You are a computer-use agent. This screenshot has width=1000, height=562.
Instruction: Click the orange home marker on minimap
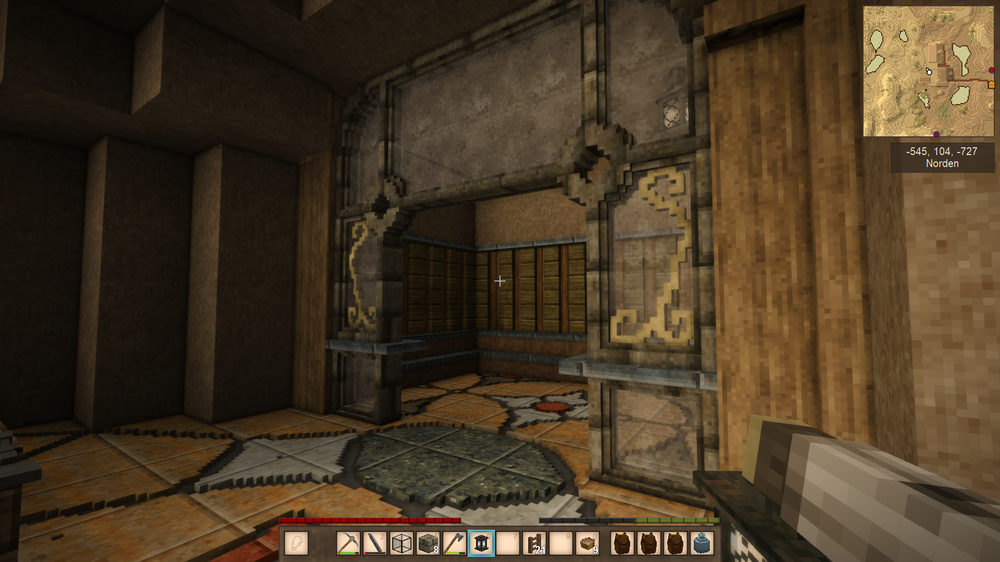click(991, 85)
